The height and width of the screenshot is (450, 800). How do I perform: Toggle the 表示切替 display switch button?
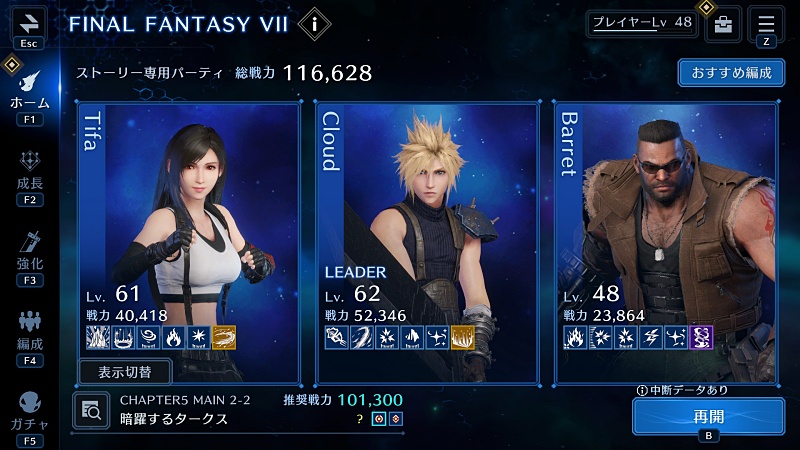click(x=125, y=372)
